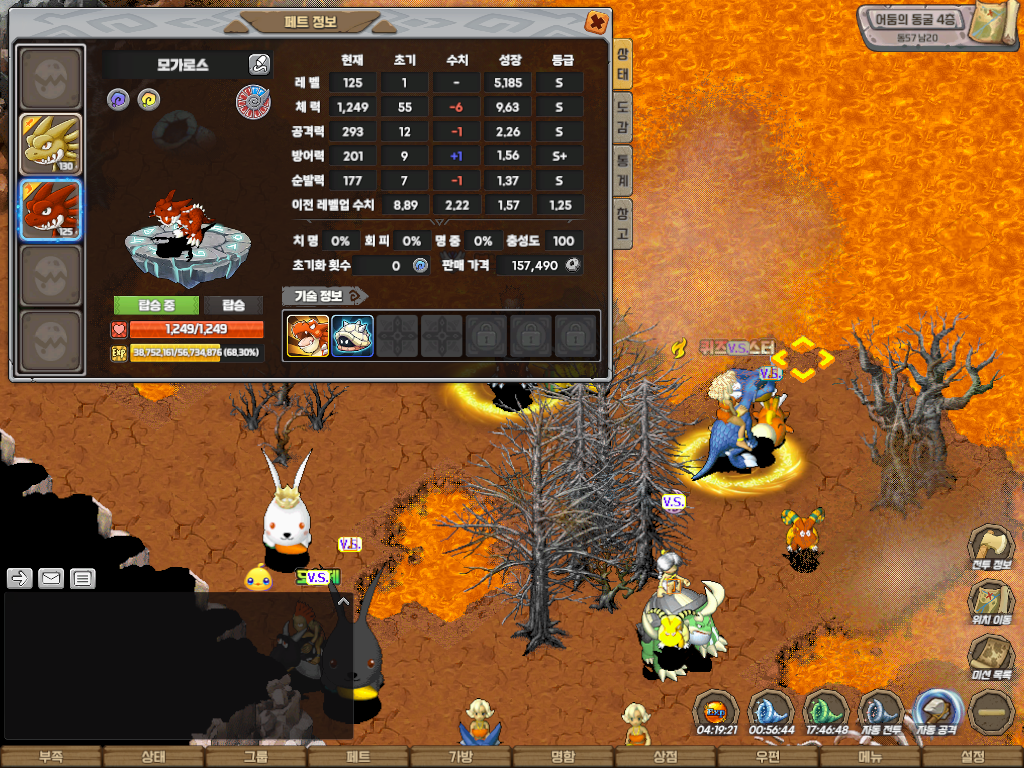Open the 설정 settings menu
This screenshot has height=768, width=1024.
[x=972, y=757]
